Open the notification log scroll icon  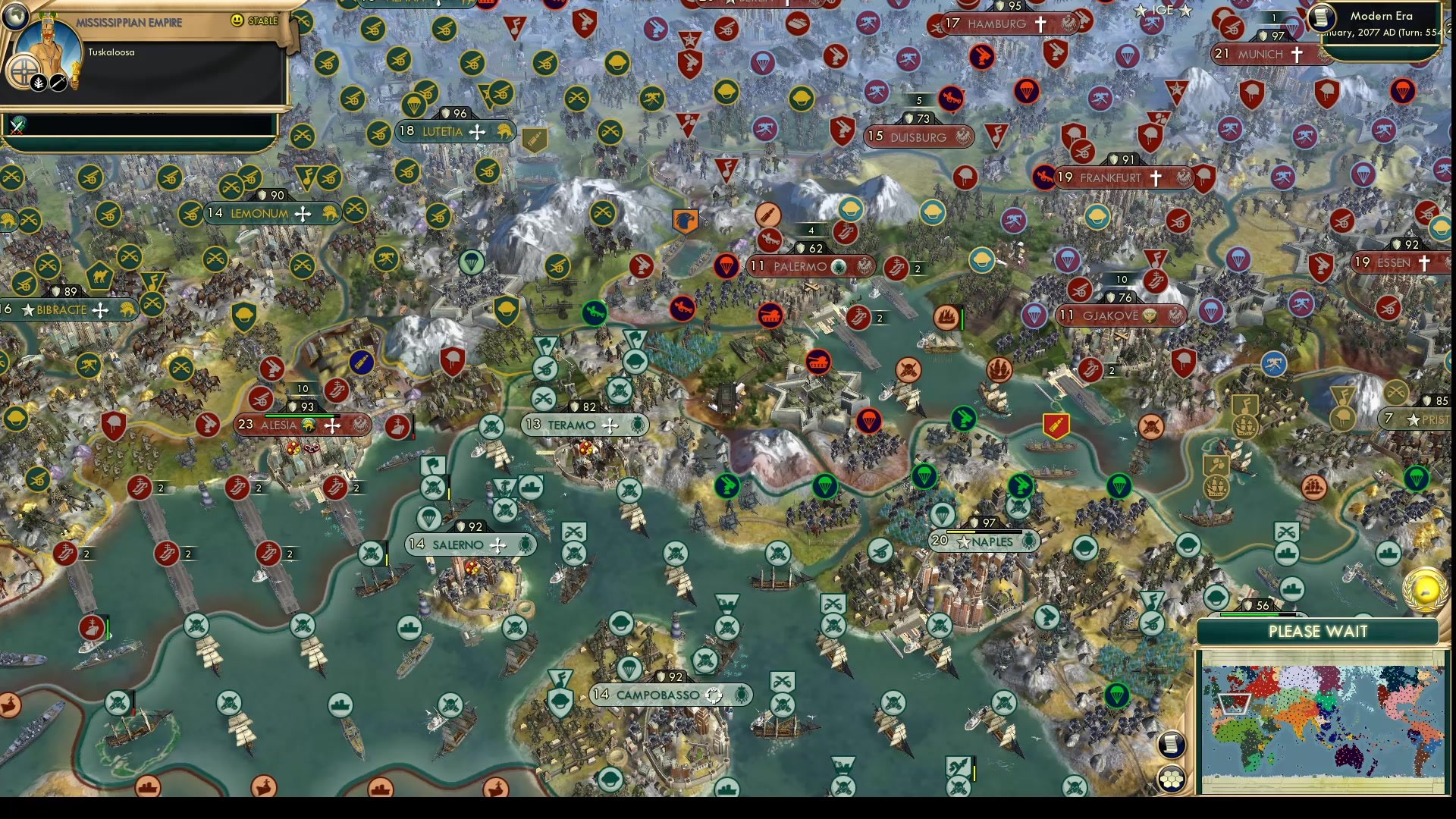(1172, 744)
